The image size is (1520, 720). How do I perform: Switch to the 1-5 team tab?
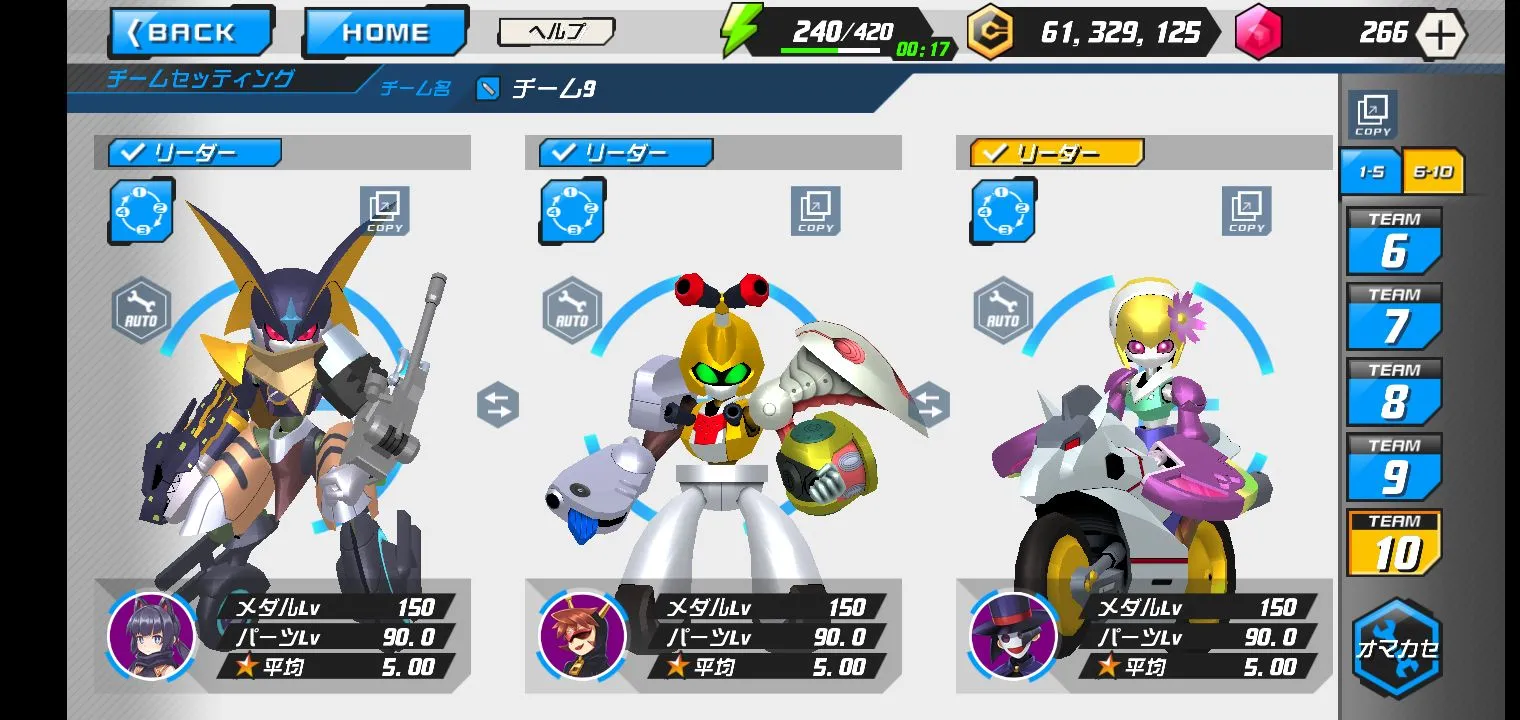1370,172
